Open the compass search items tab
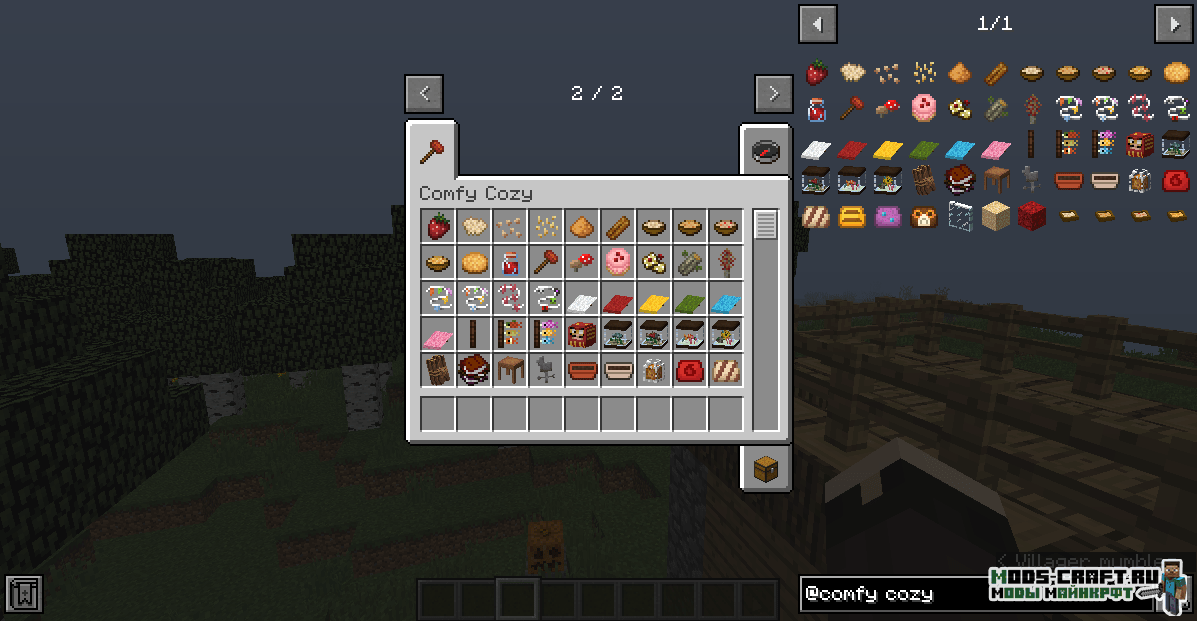Screen dimensions: 1197x621 point(765,152)
